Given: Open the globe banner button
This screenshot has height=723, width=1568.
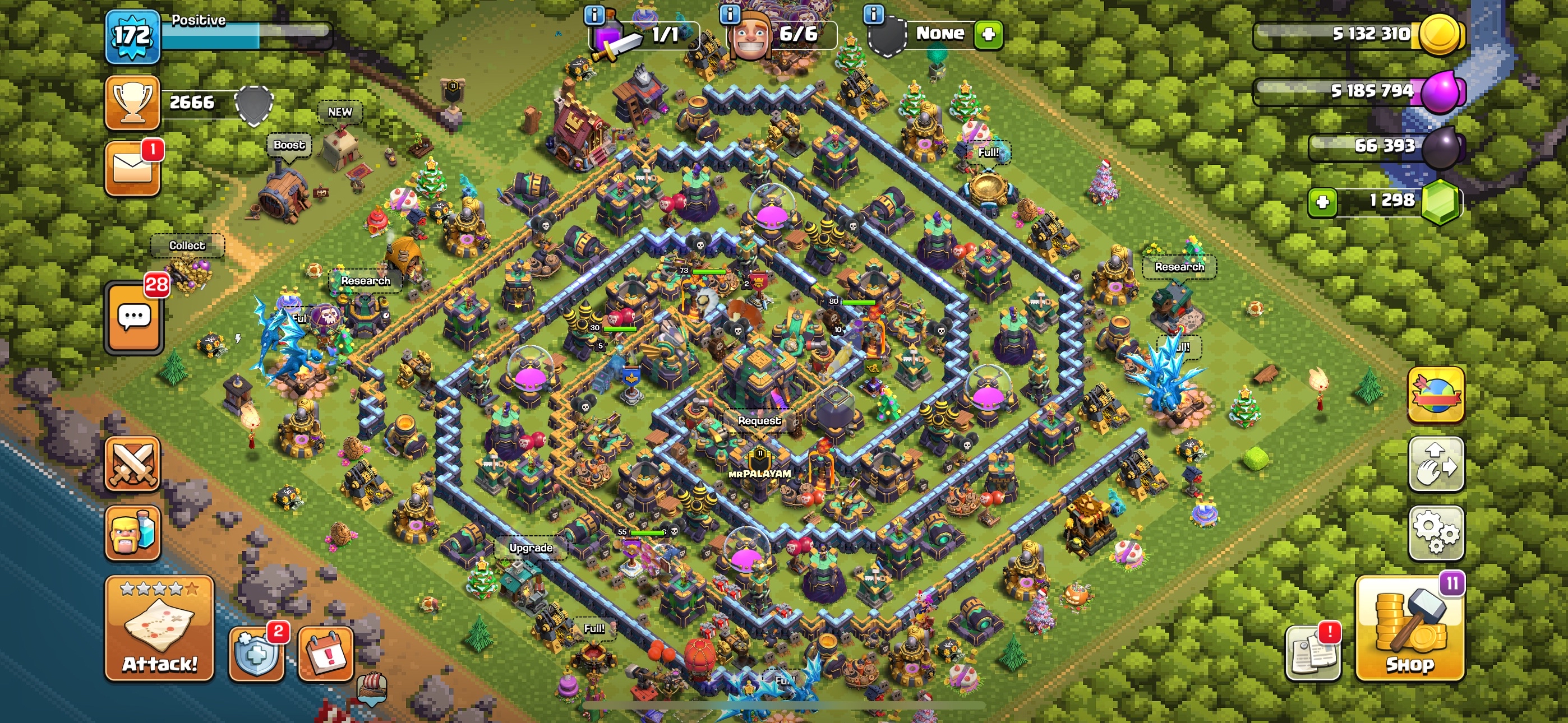Looking at the screenshot, I should pos(1436,395).
